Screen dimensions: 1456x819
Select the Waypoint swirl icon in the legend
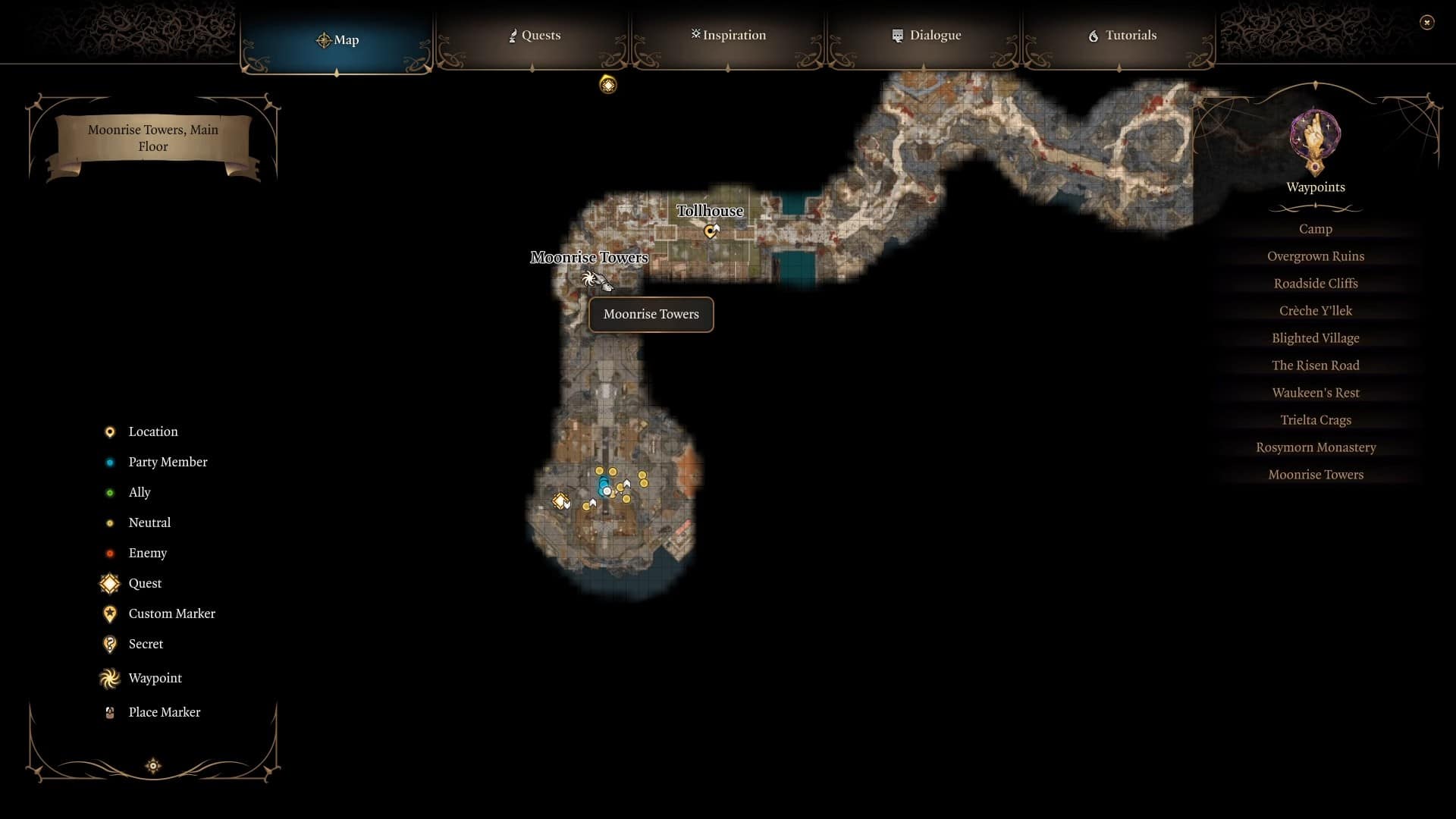point(110,678)
